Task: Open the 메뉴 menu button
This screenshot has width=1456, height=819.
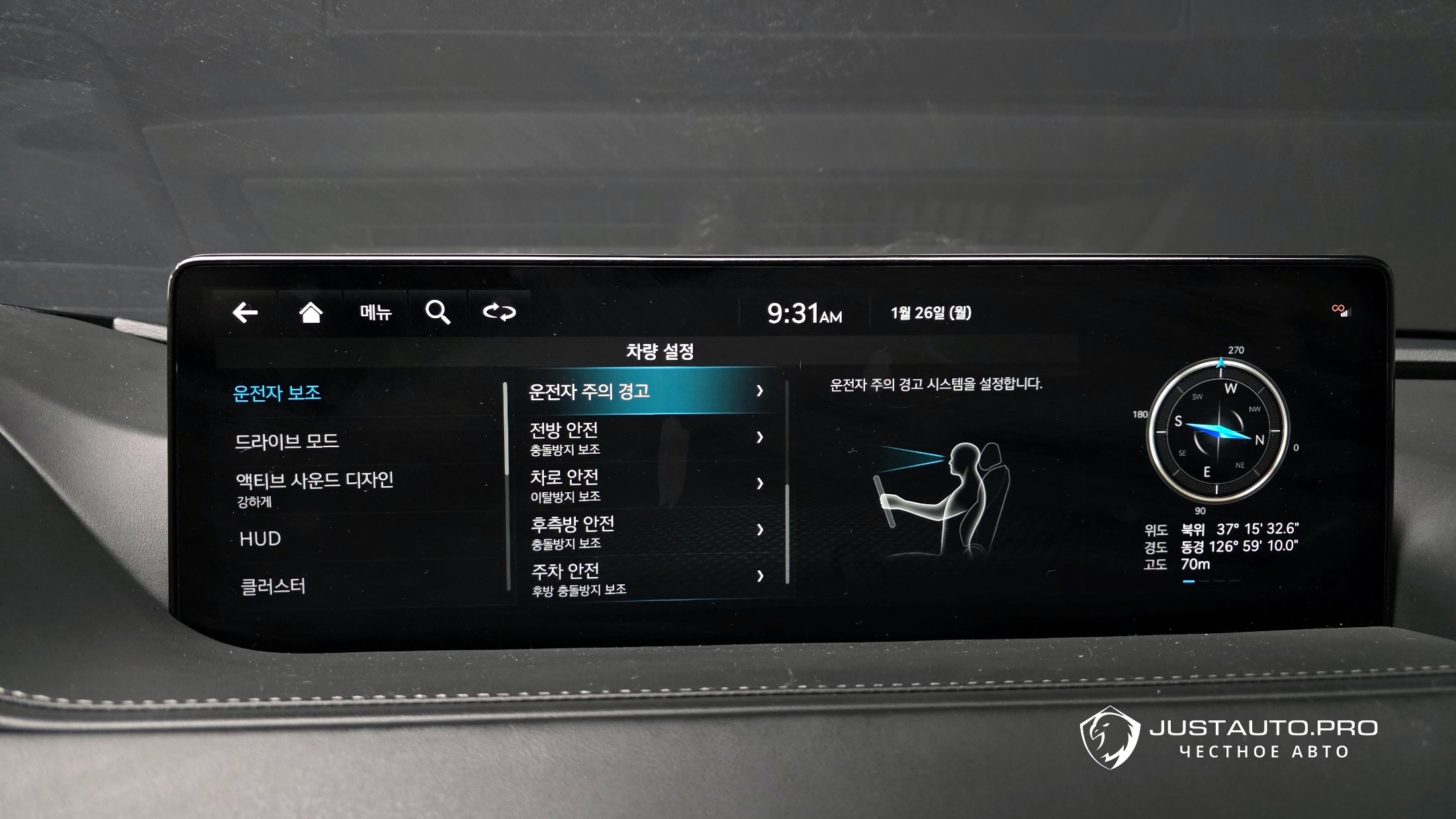Action: (375, 312)
